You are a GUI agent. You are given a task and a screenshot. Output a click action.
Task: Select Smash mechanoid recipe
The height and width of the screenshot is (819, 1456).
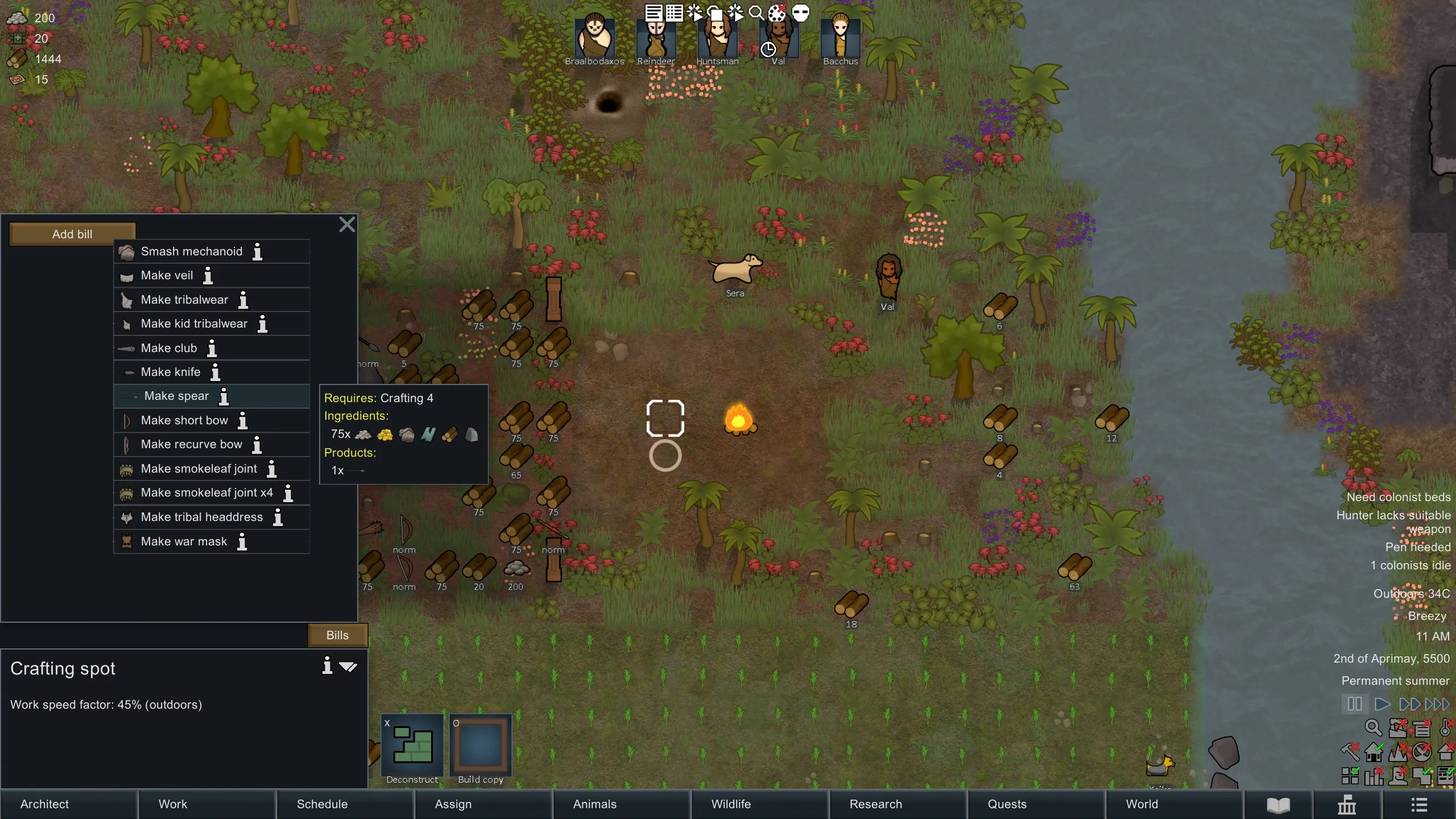coord(191,251)
